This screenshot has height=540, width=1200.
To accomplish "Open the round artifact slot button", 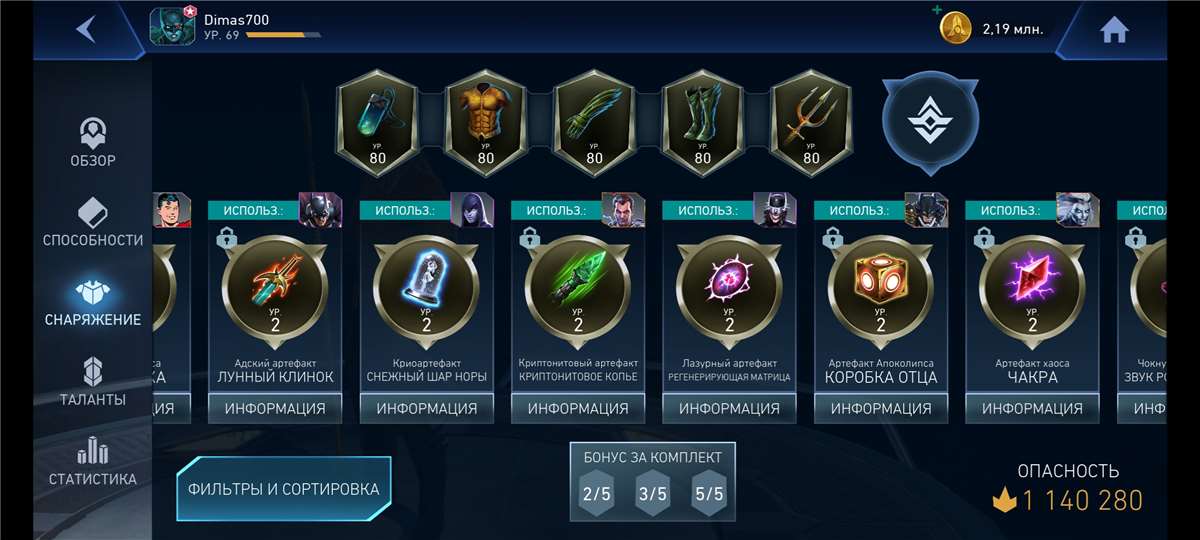I will pos(930,118).
